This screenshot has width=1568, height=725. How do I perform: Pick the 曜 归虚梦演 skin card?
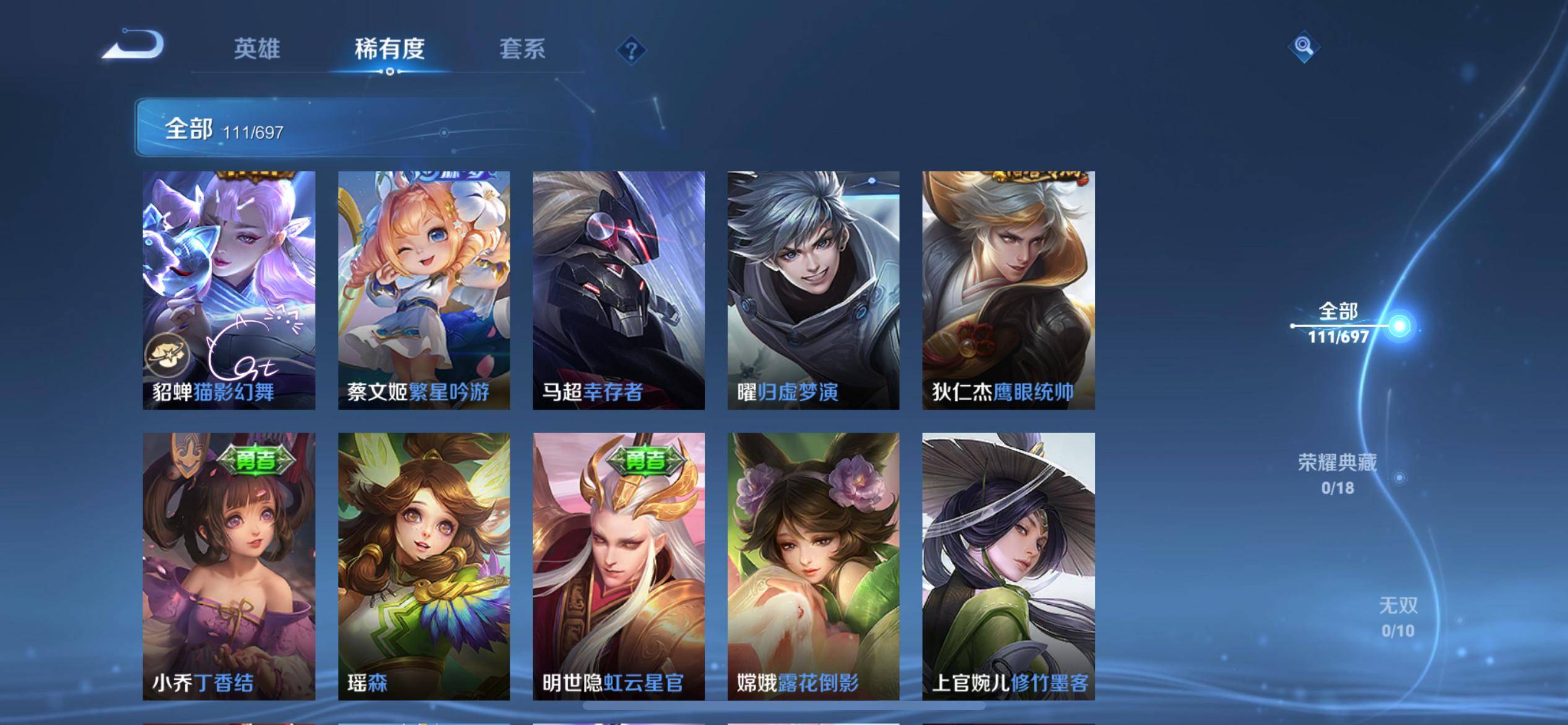pyautogui.click(x=813, y=290)
